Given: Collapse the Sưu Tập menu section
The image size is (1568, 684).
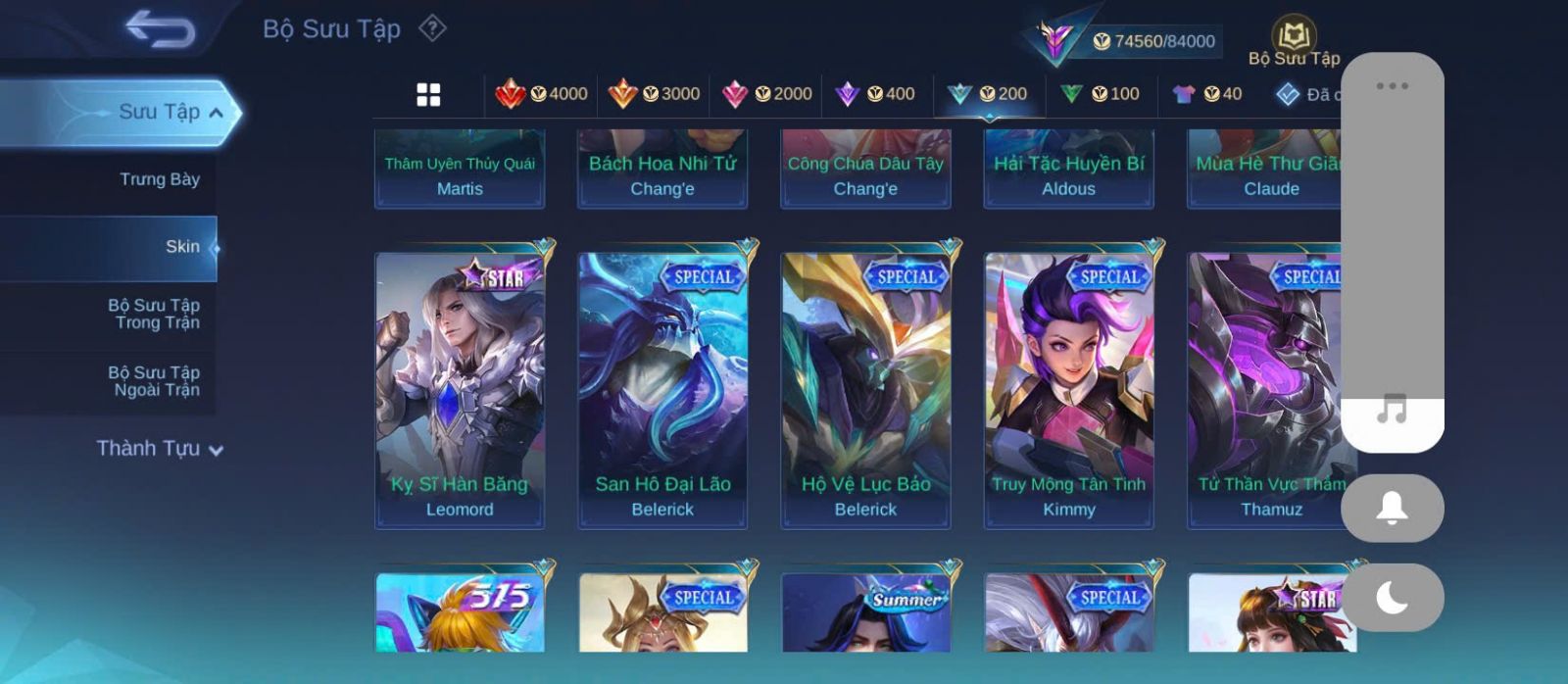Looking at the screenshot, I should click(215, 113).
